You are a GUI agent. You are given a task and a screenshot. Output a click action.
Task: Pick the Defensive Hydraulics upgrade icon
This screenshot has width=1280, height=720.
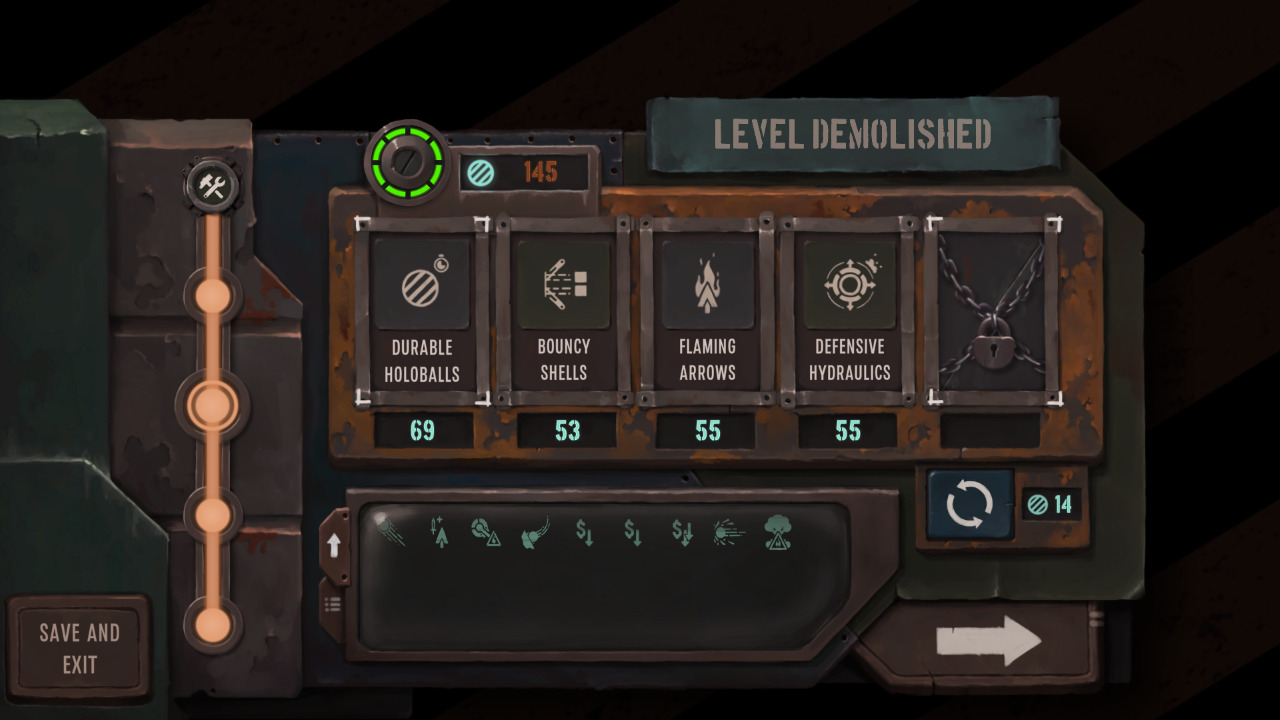[x=849, y=287]
